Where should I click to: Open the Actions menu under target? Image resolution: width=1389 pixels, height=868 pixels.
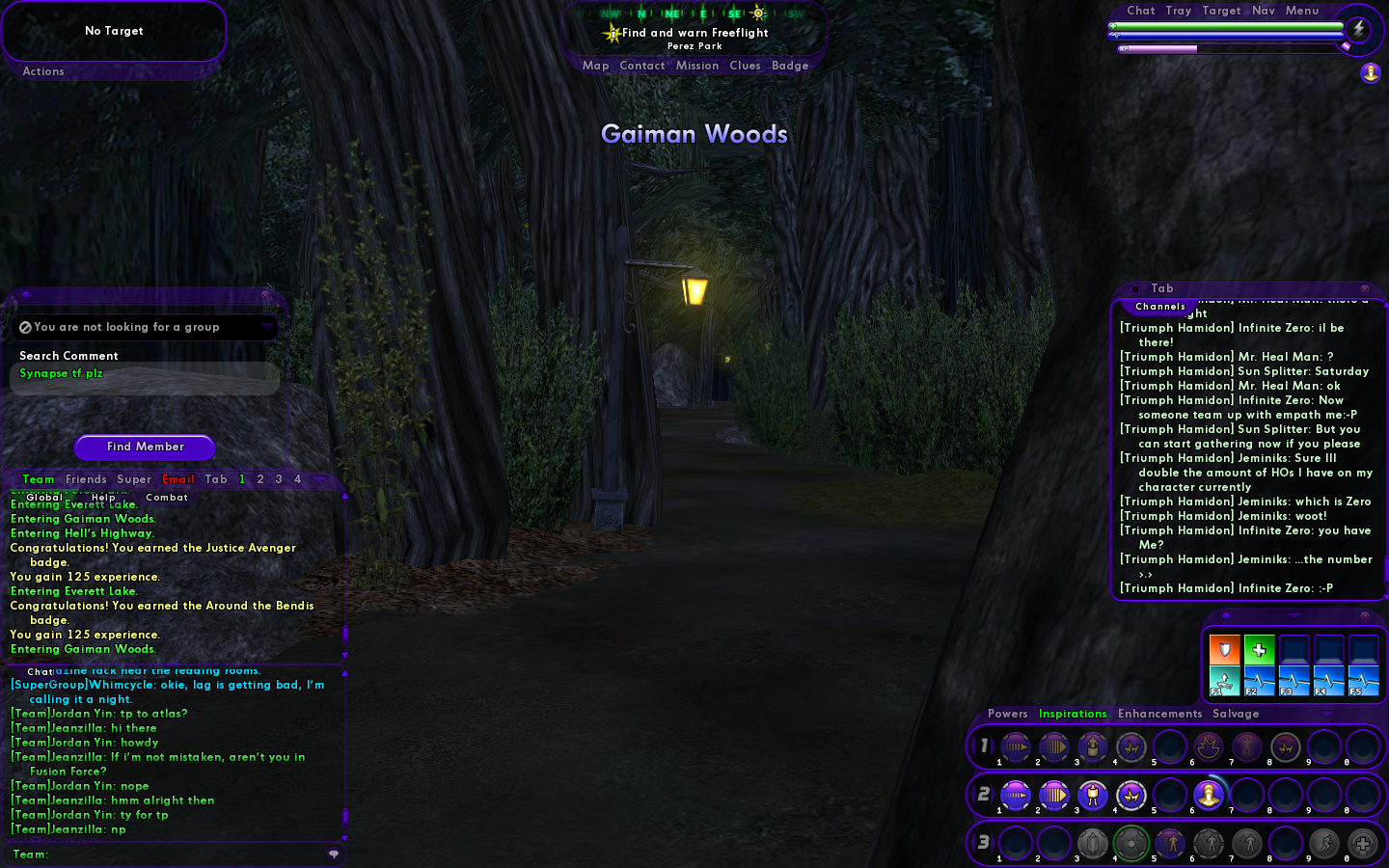point(43,71)
